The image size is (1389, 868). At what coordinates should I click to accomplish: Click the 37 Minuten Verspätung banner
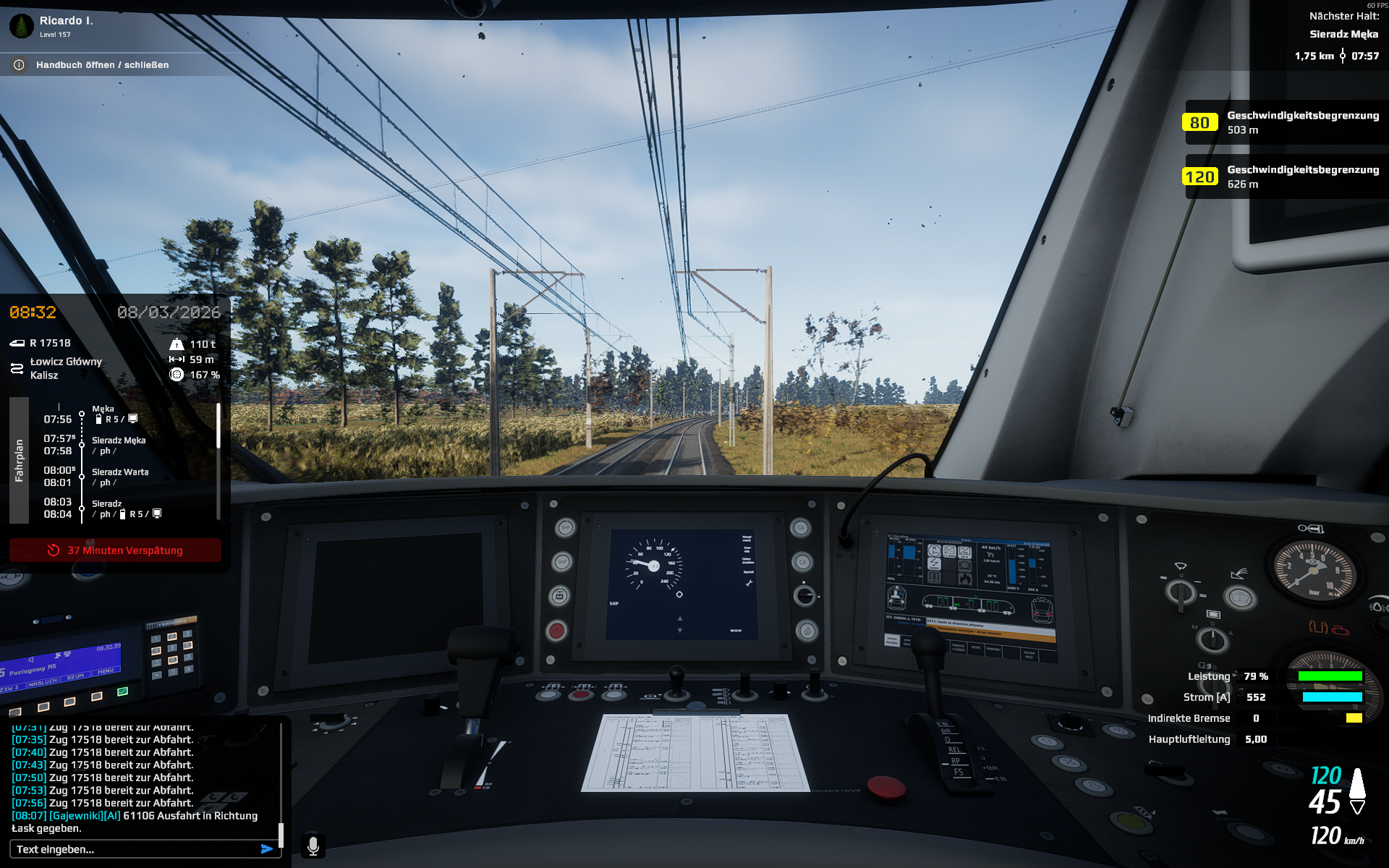[116, 550]
